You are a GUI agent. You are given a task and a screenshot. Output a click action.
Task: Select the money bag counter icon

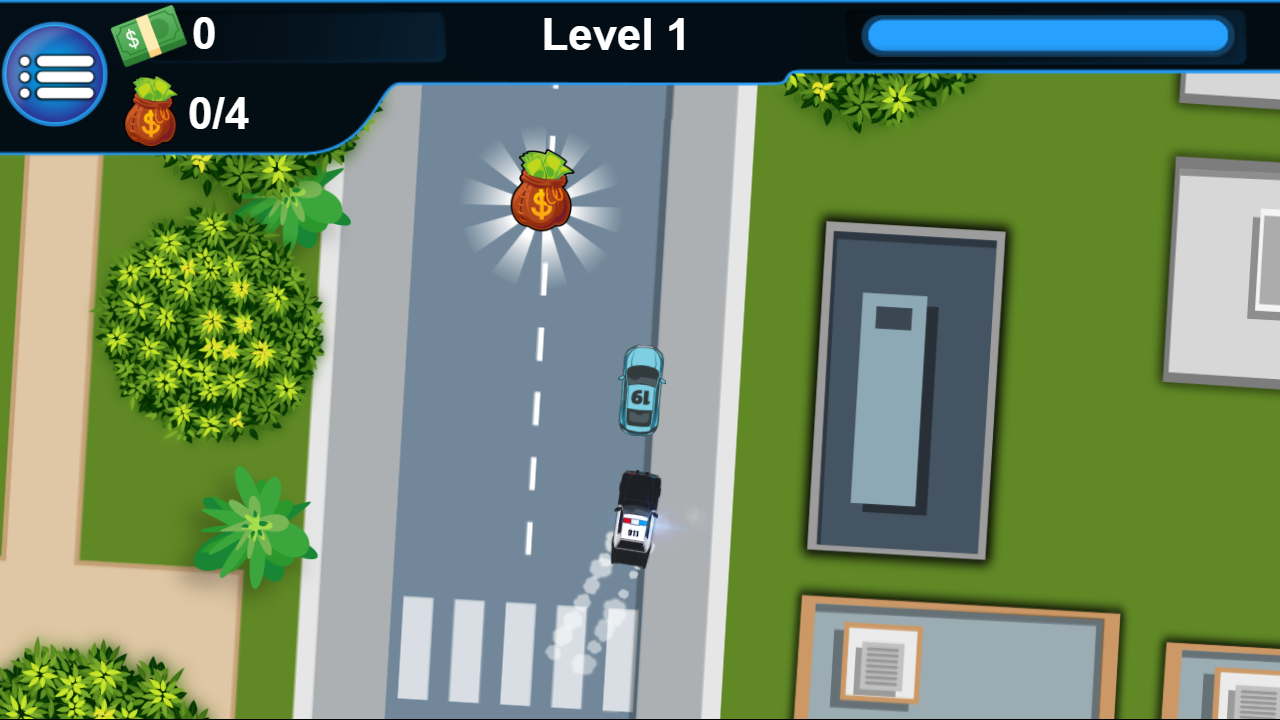pos(150,112)
